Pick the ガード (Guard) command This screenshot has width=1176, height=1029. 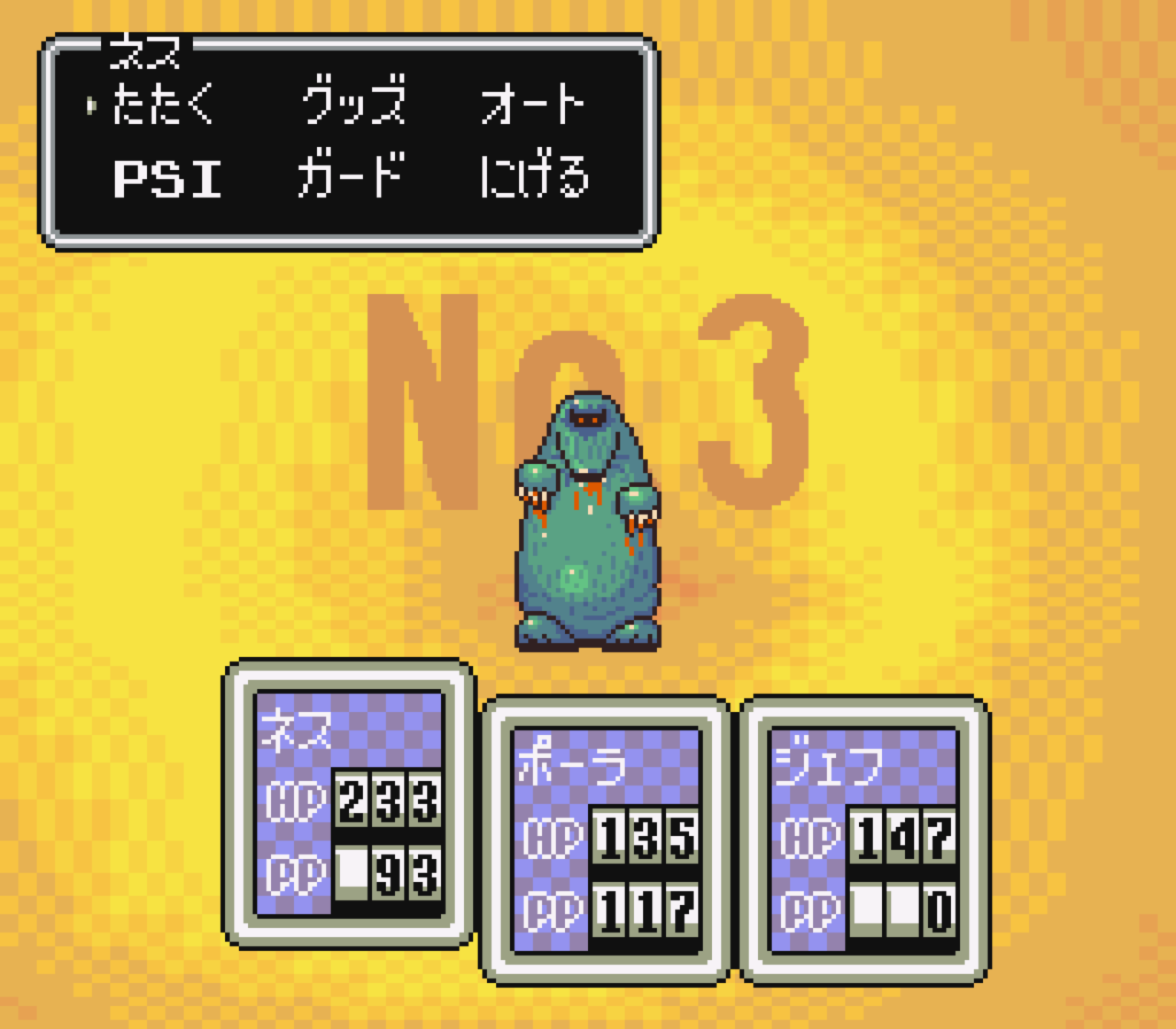[x=351, y=176]
